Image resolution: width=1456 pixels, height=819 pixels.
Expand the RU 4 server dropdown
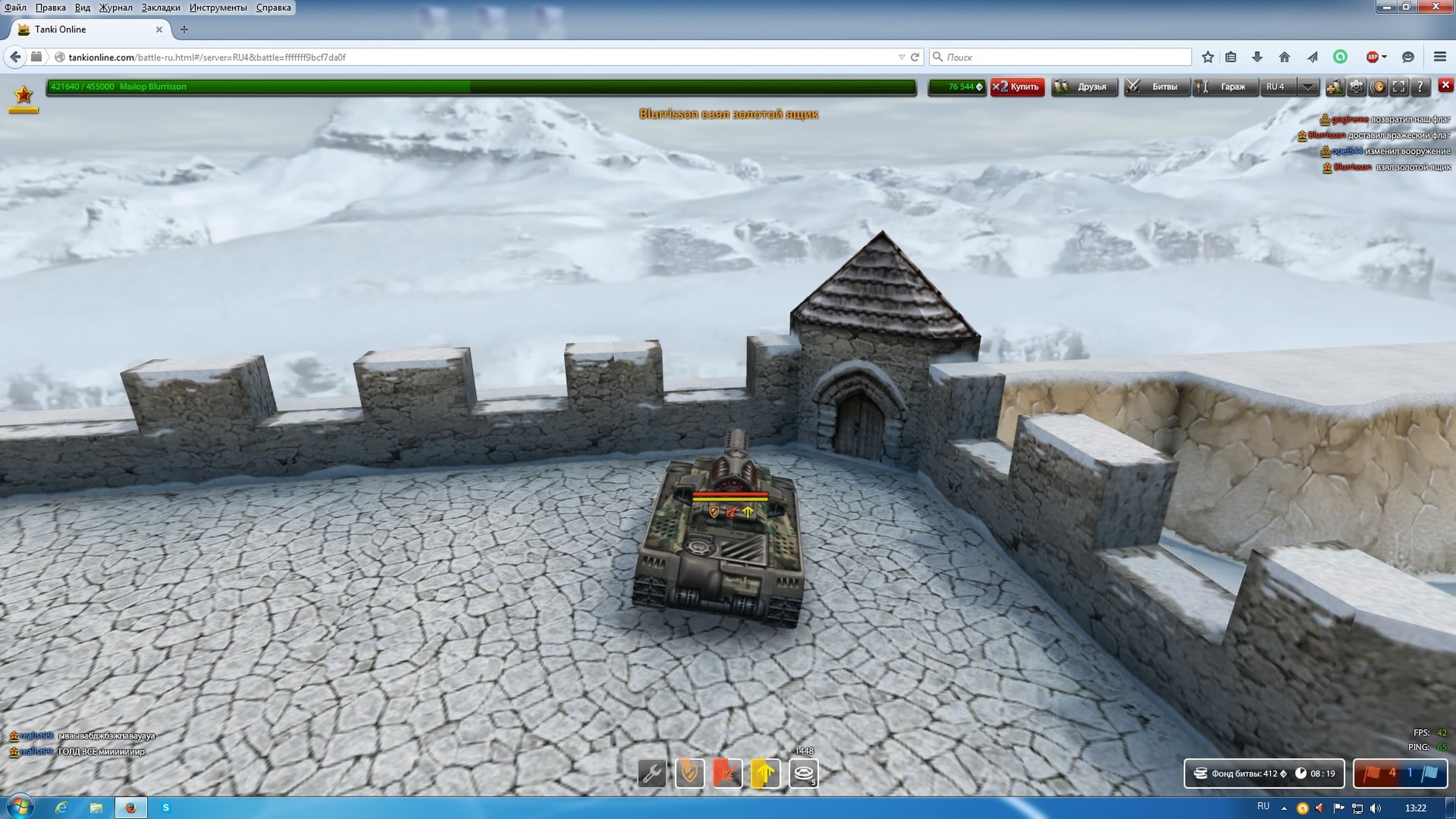point(1307,87)
